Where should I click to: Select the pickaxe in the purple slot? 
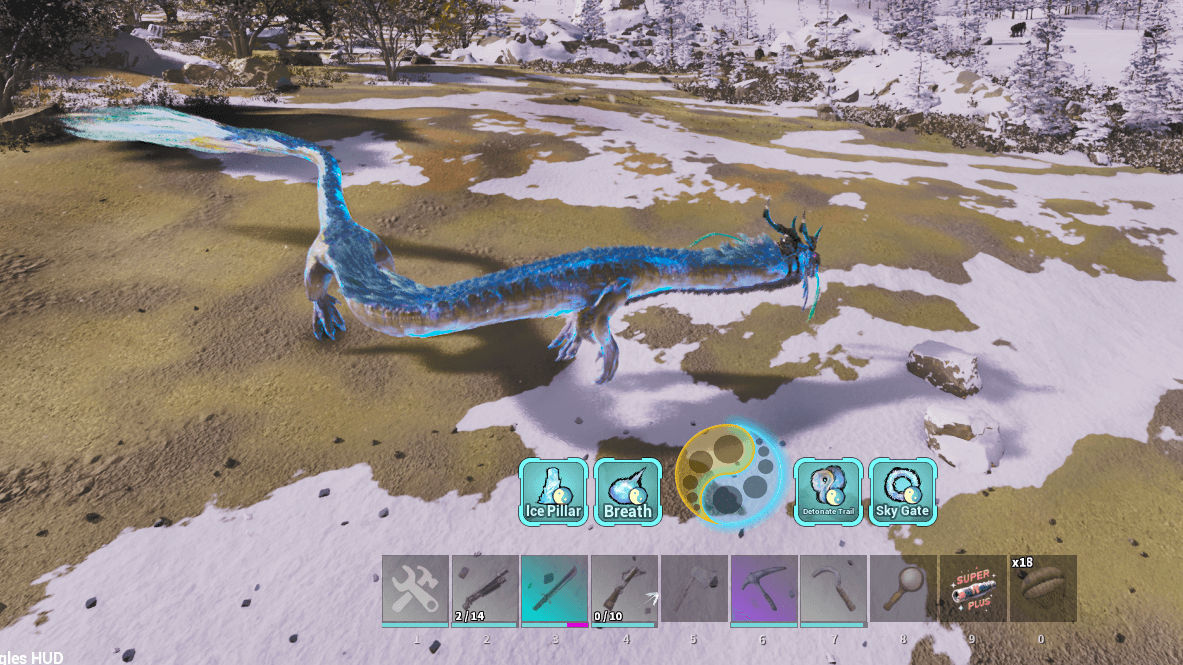point(764,589)
